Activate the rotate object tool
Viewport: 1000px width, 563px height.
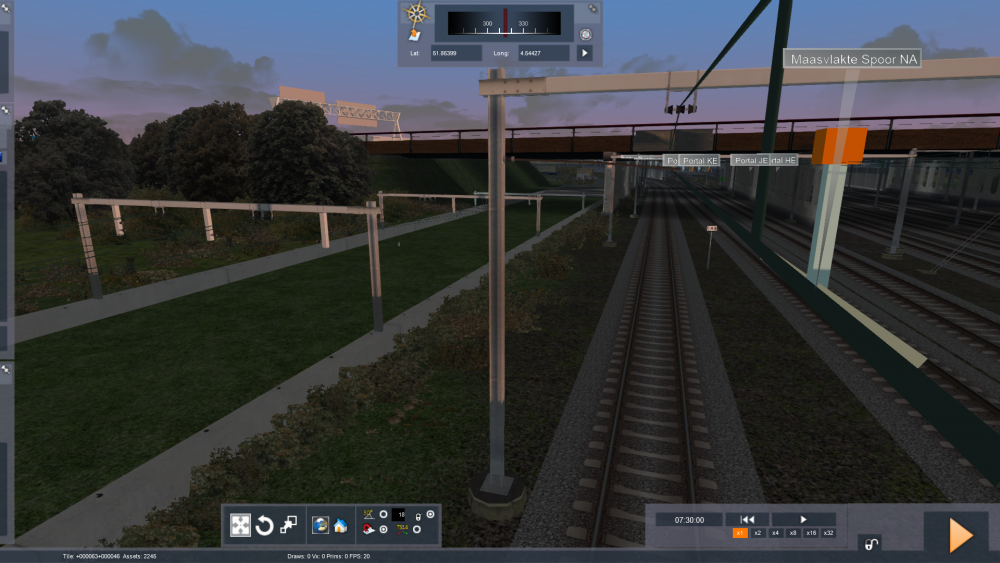click(265, 525)
